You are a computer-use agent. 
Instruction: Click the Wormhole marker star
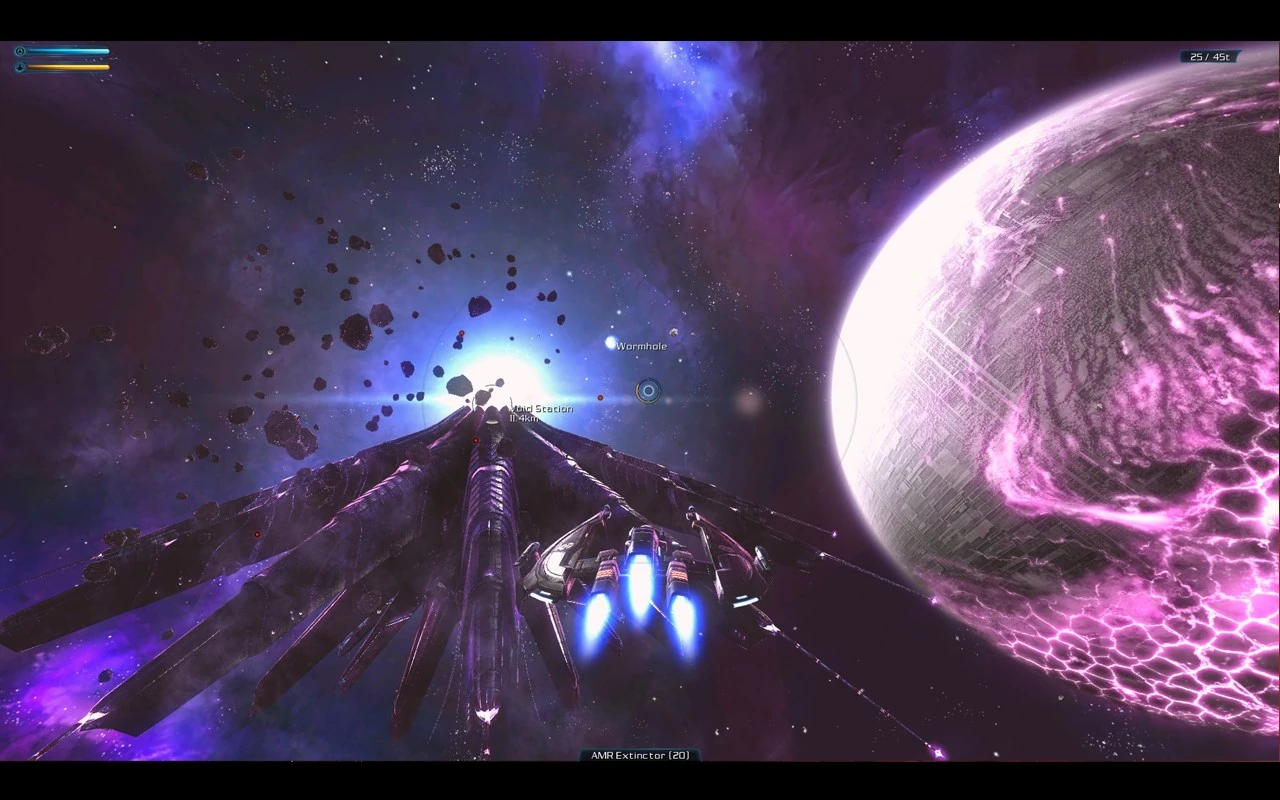611,343
